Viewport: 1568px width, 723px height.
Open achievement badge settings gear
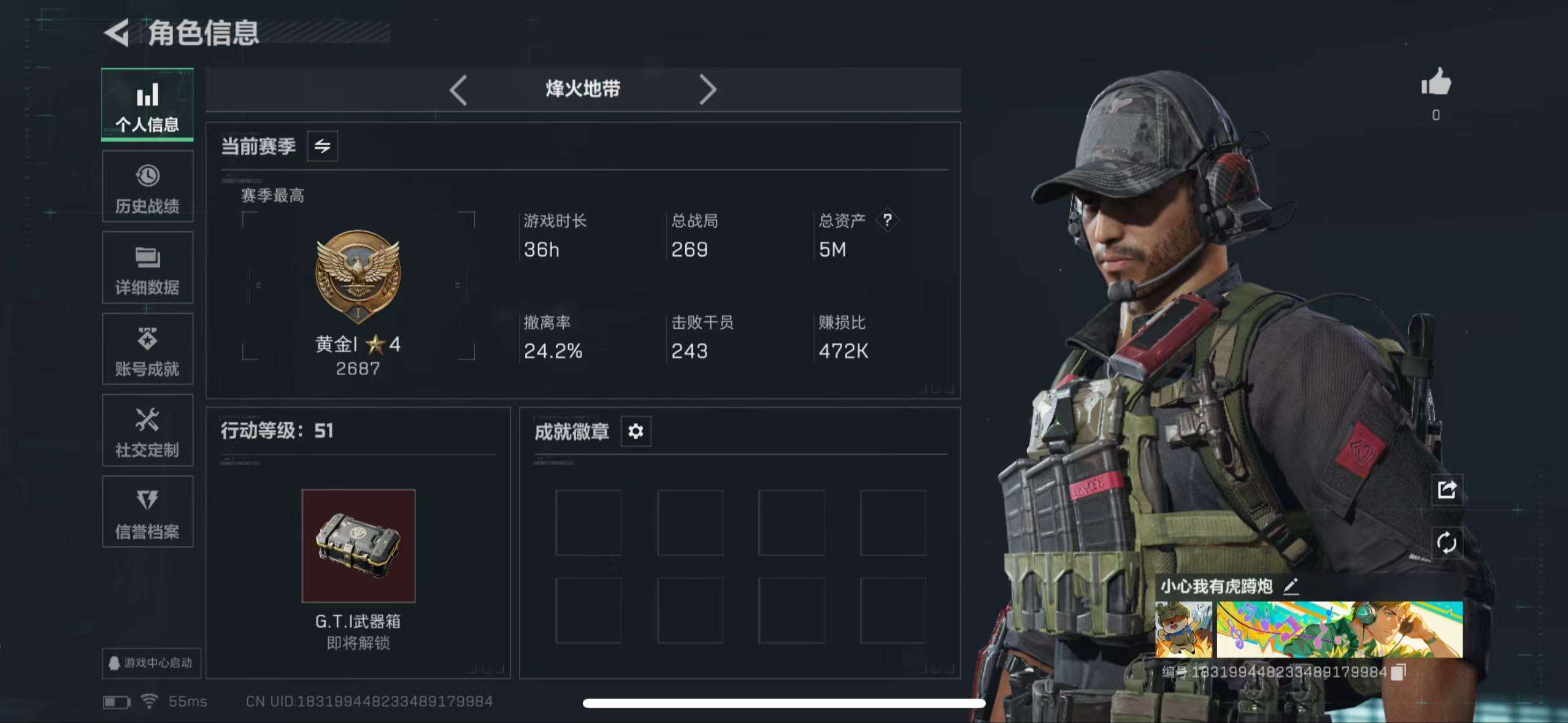(636, 432)
